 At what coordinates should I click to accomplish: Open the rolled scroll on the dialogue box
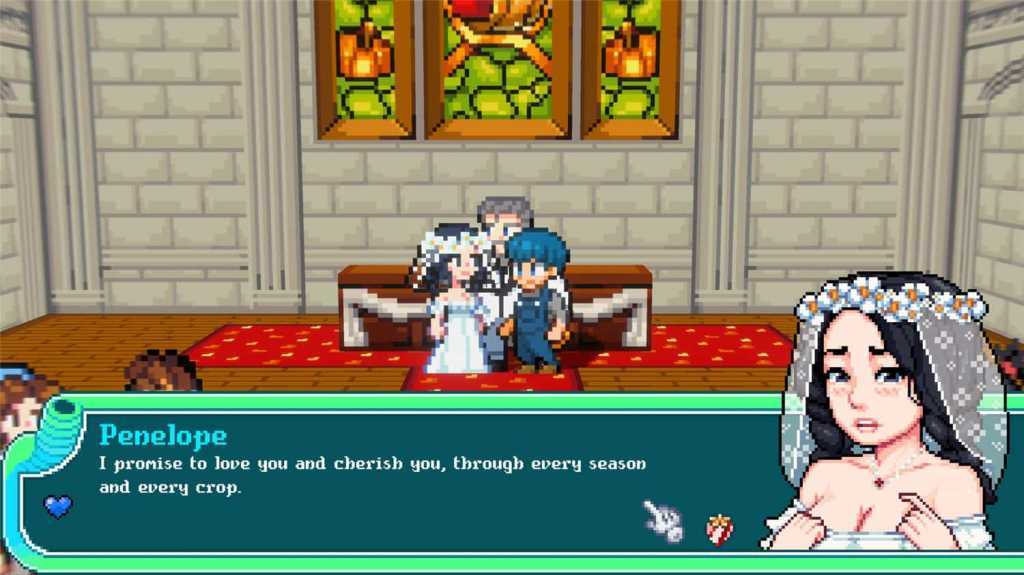(58, 432)
